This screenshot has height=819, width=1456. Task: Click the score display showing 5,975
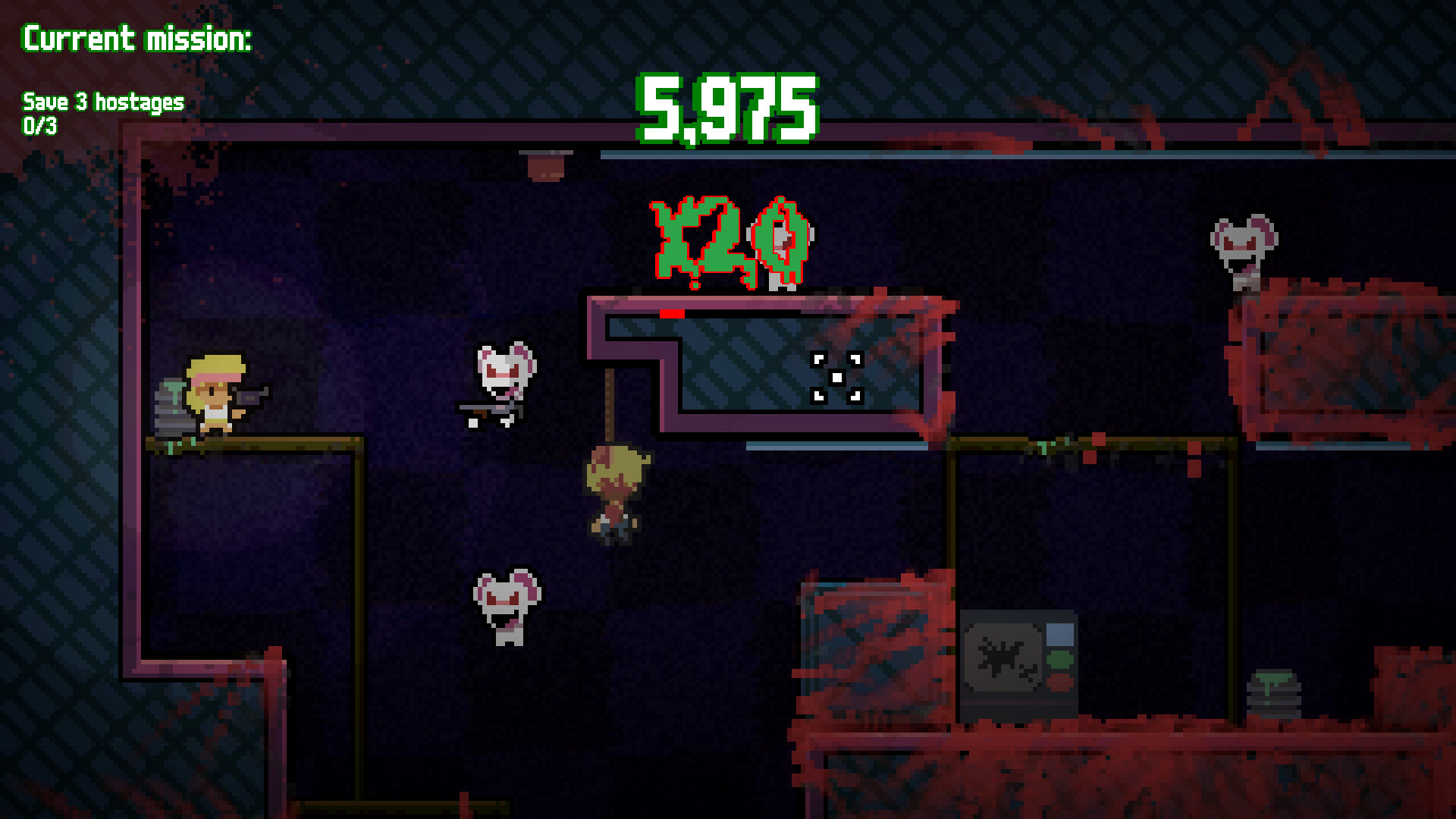point(730,108)
